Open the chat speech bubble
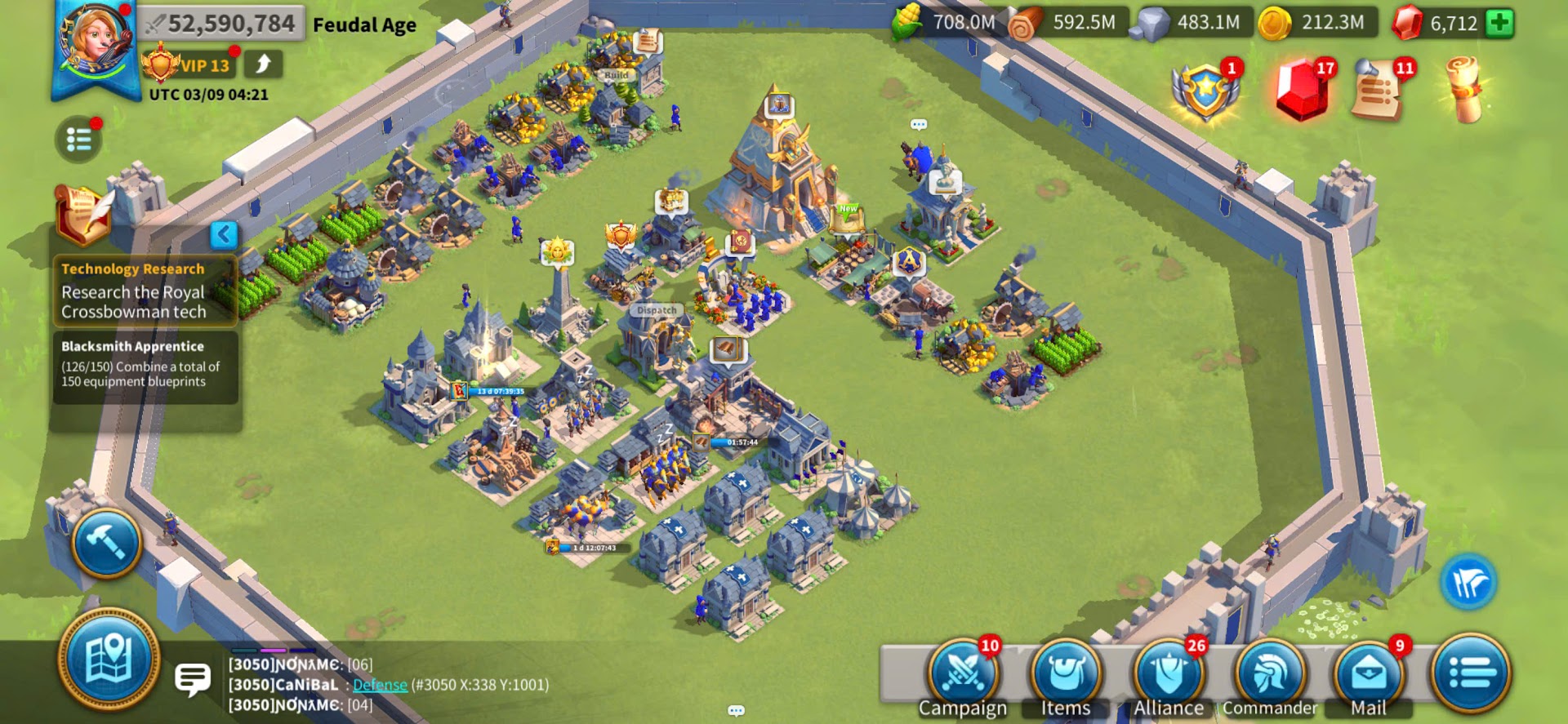 pyautogui.click(x=193, y=678)
